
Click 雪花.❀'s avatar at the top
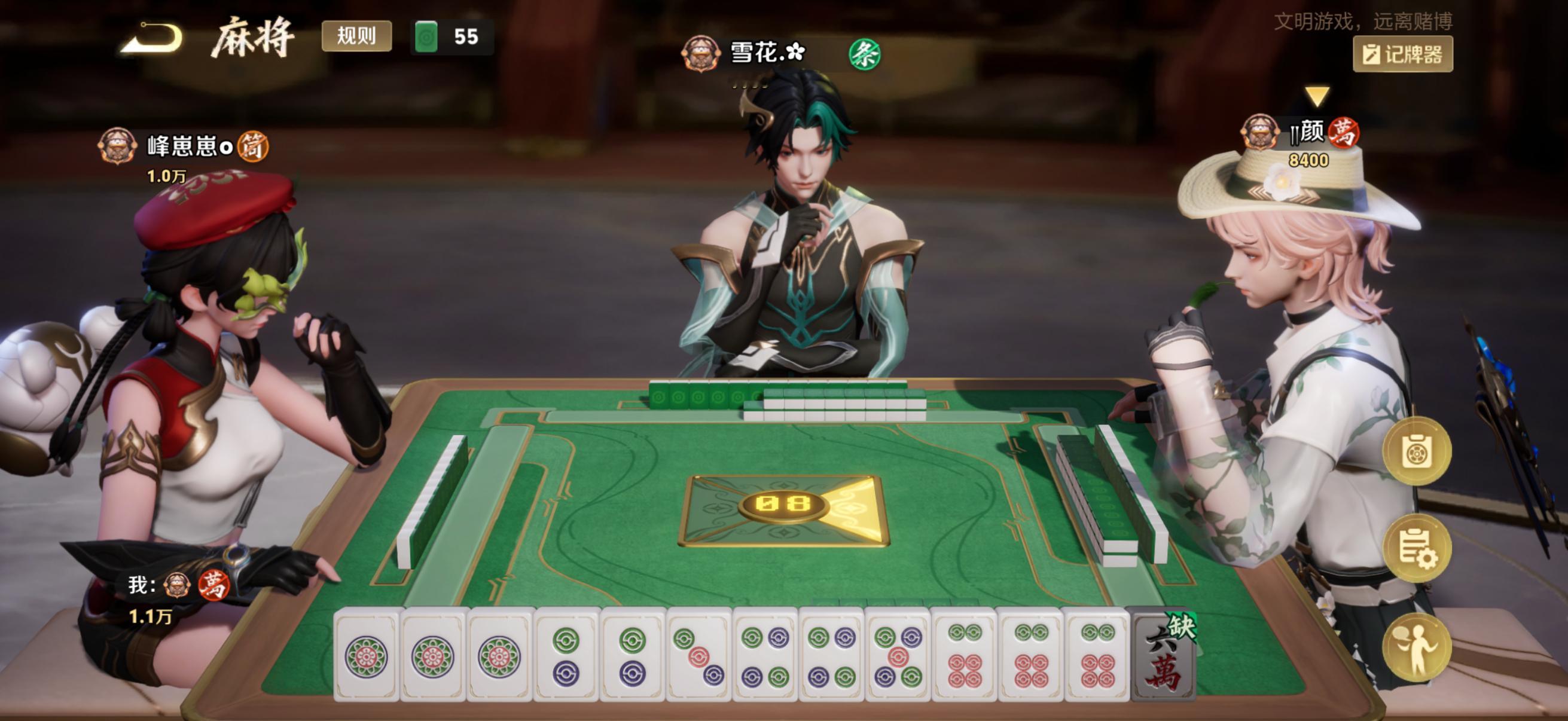pos(701,53)
